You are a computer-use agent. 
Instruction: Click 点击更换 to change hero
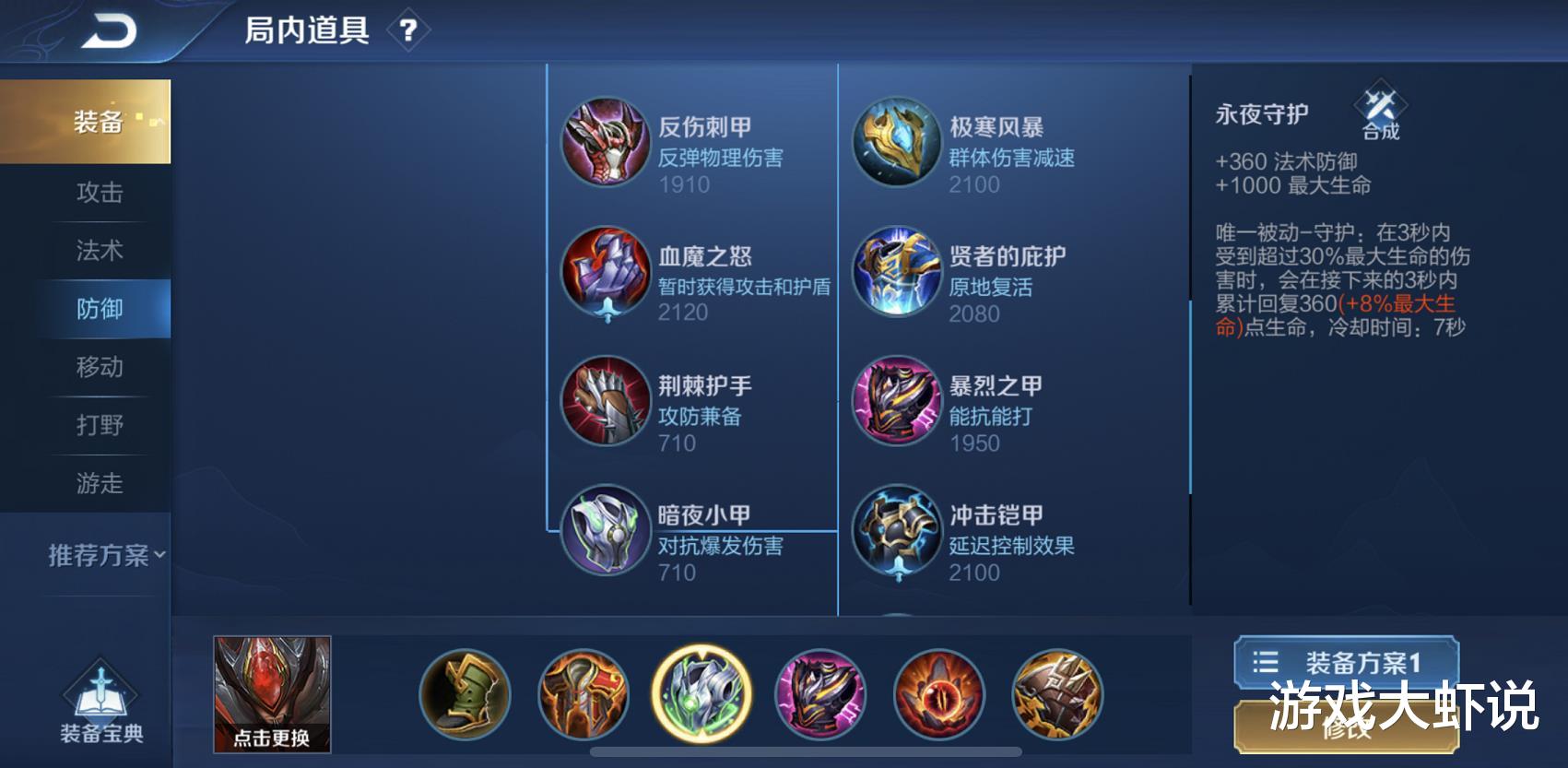pos(271,696)
